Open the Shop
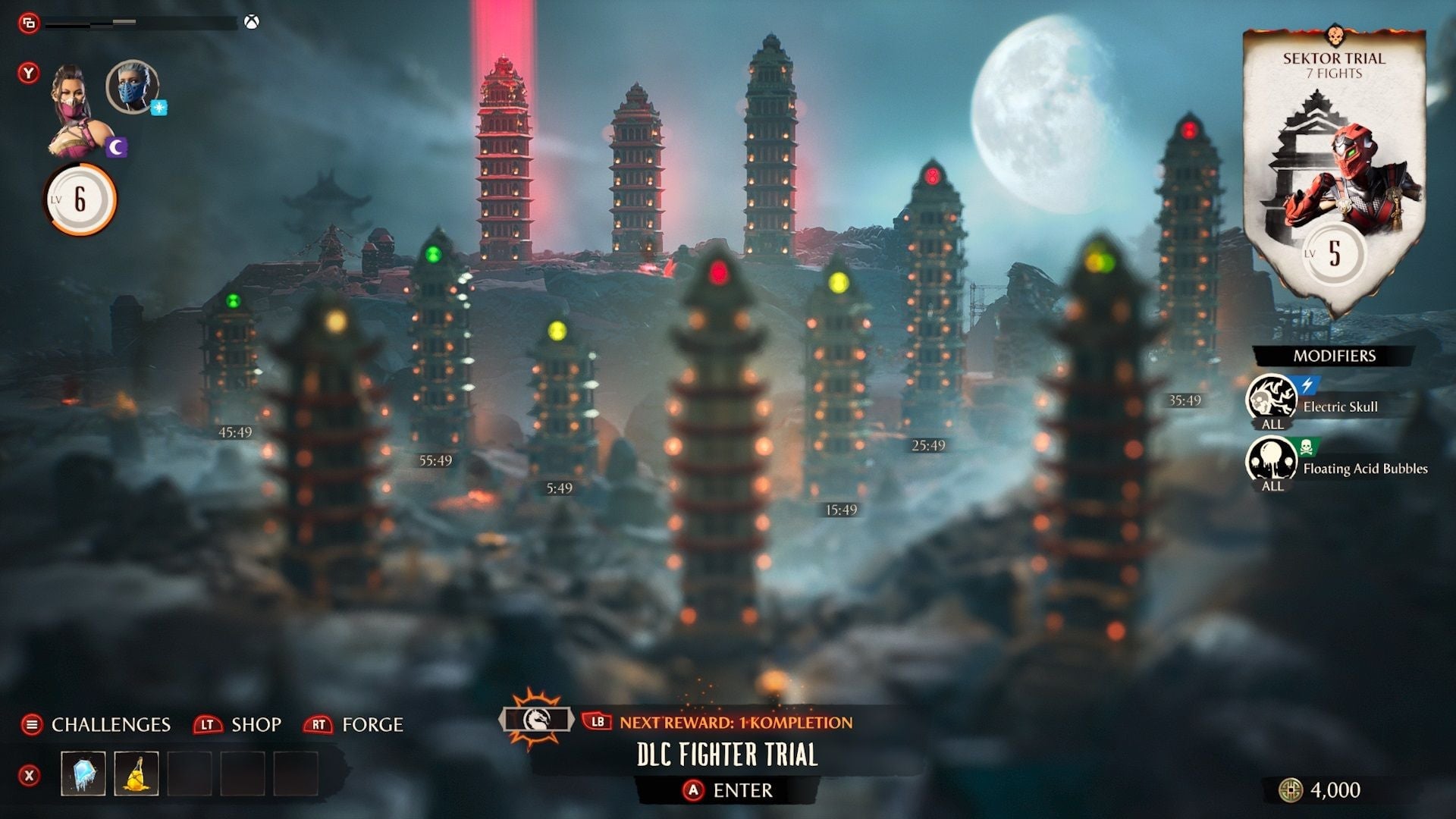 coord(258,725)
